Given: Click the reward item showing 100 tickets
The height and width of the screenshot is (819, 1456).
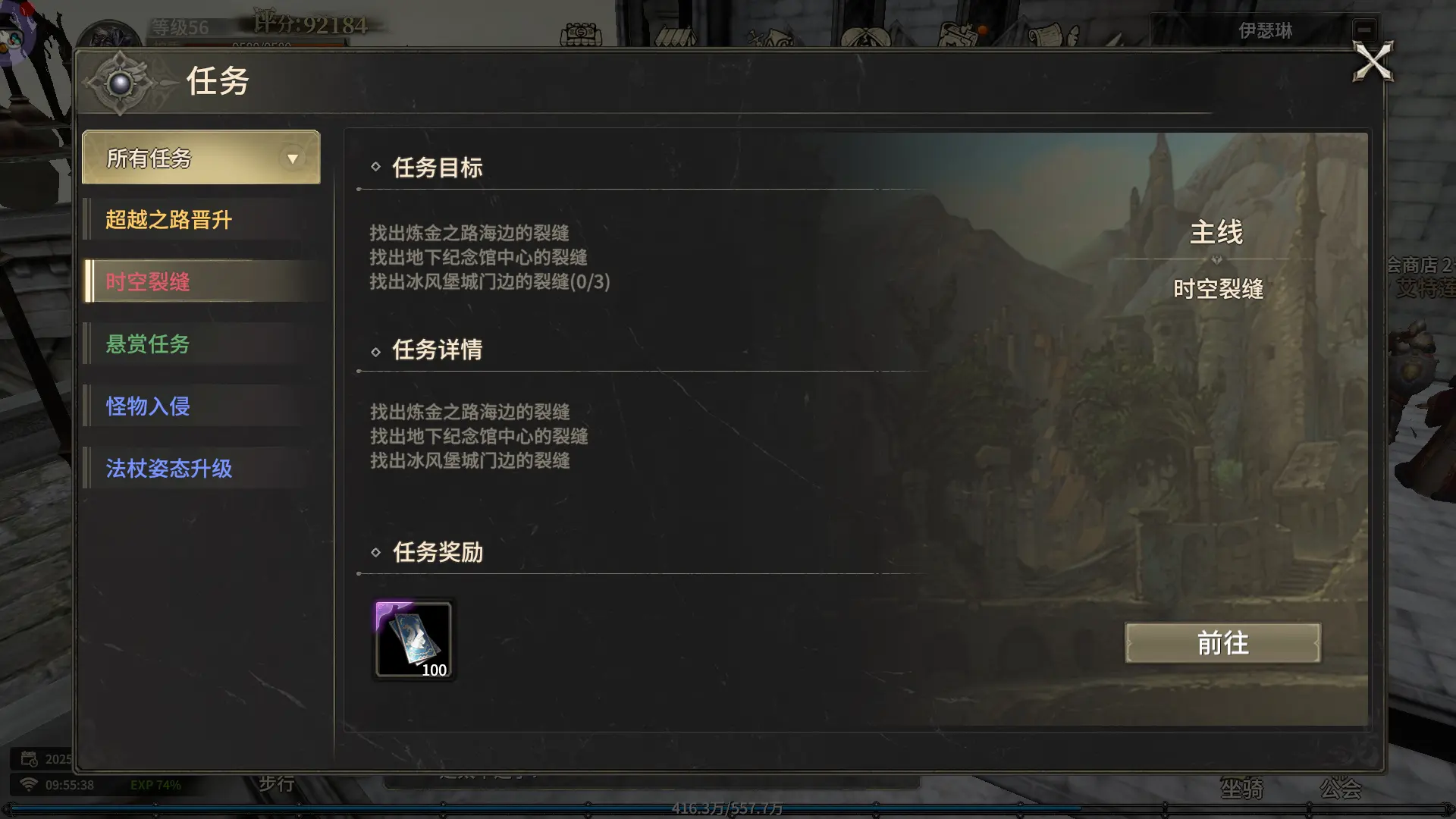Looking at the screenshot, I should coord(413,641).
